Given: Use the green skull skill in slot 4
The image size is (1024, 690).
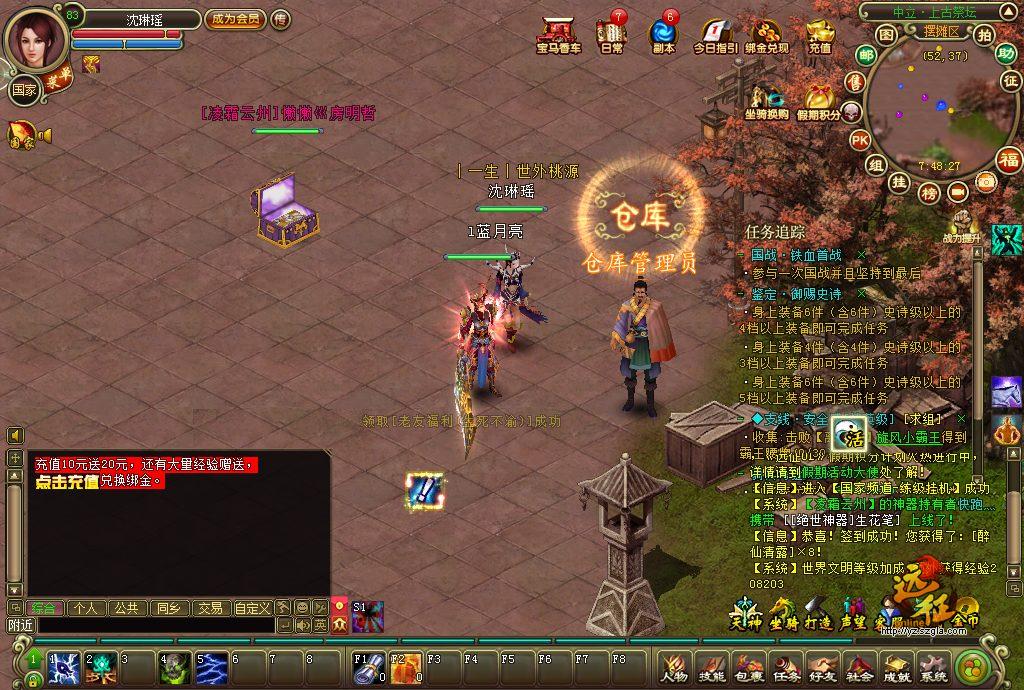Looking at the screenshot, I should [174, 668].
